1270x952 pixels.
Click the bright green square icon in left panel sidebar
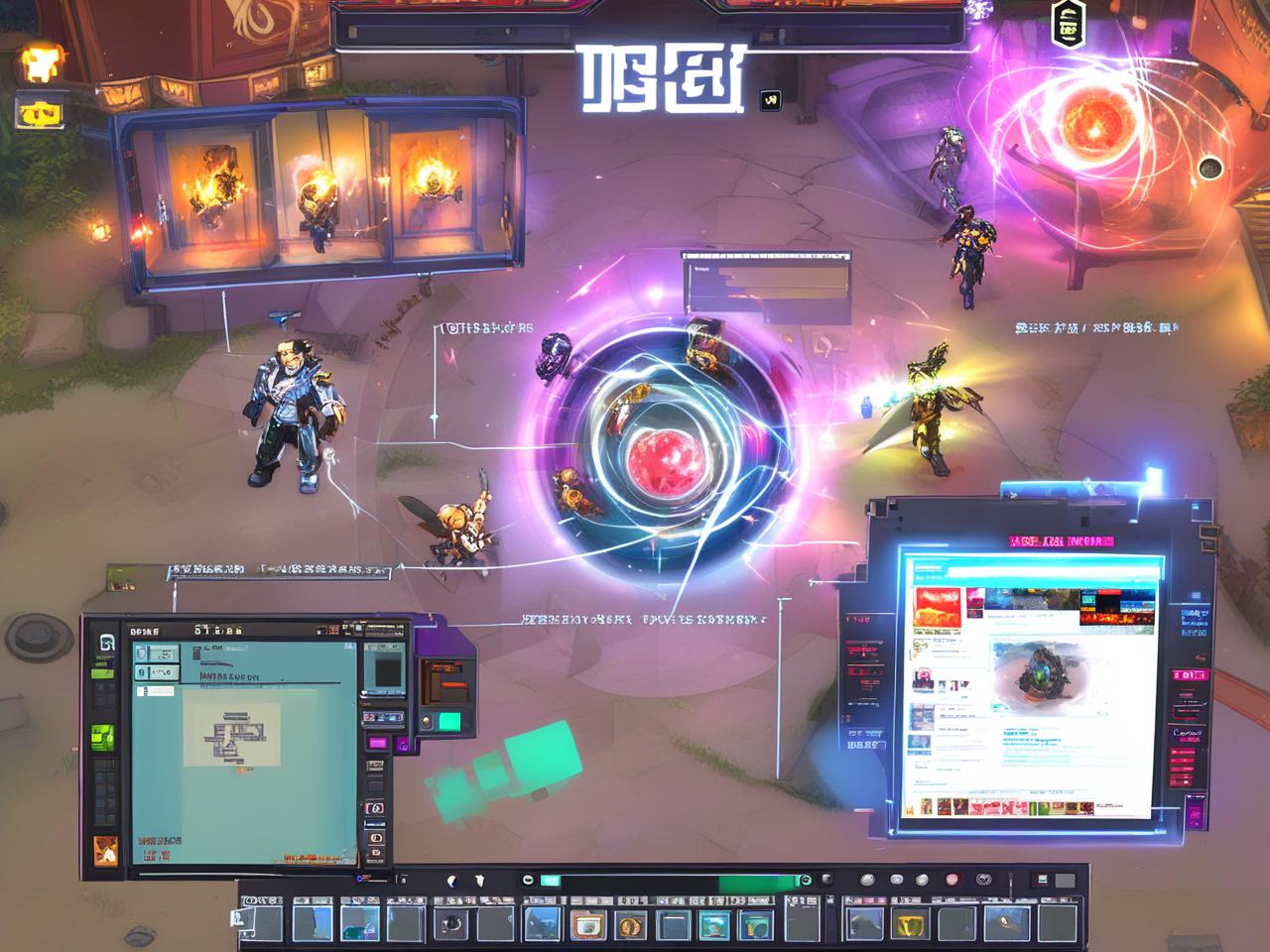pyautogui.click(x=104, y=738)
